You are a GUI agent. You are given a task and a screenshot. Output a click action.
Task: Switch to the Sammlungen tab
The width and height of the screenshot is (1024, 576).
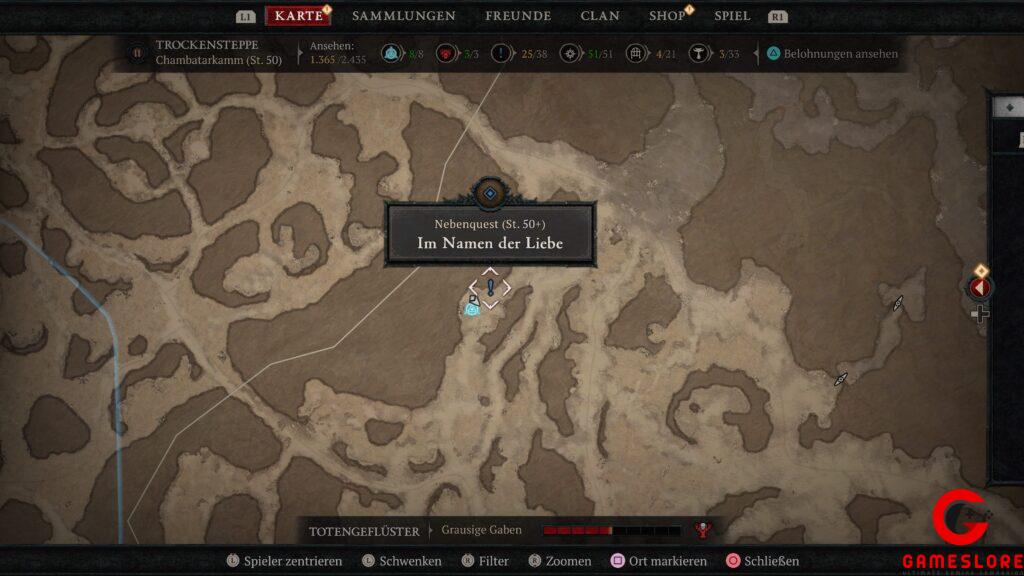coord(403,16)
